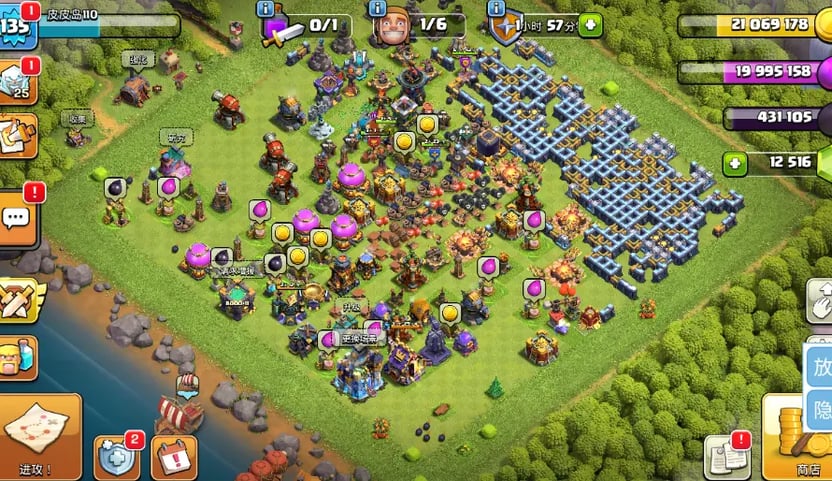This screenshot has width=832, height=481.
Task: Open the barbarian army training button
Action: coord(17,356)
